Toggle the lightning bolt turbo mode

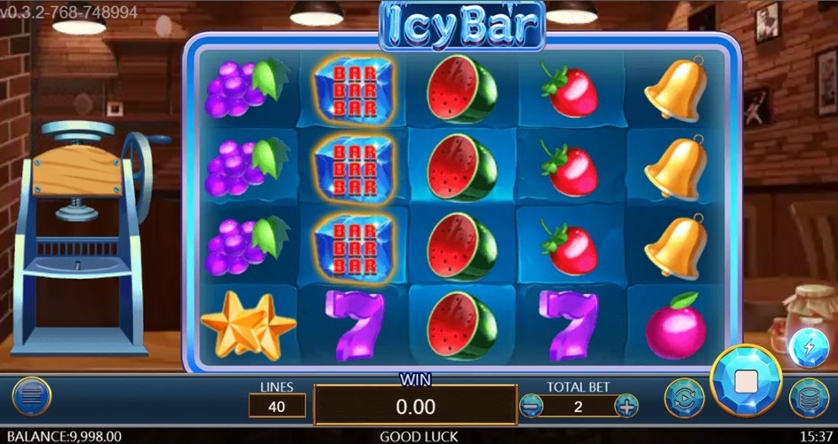point(807,347)
